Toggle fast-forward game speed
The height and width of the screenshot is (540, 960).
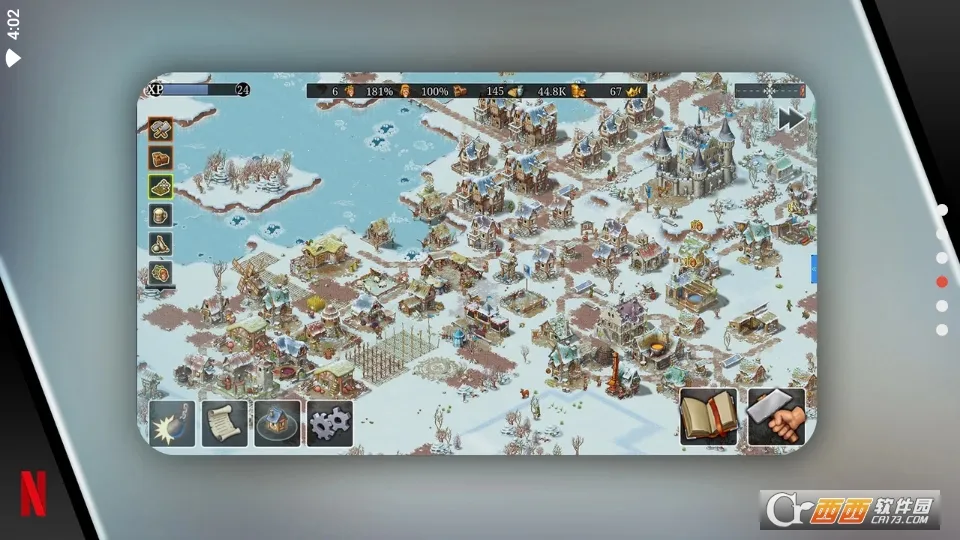click(791, 118)
